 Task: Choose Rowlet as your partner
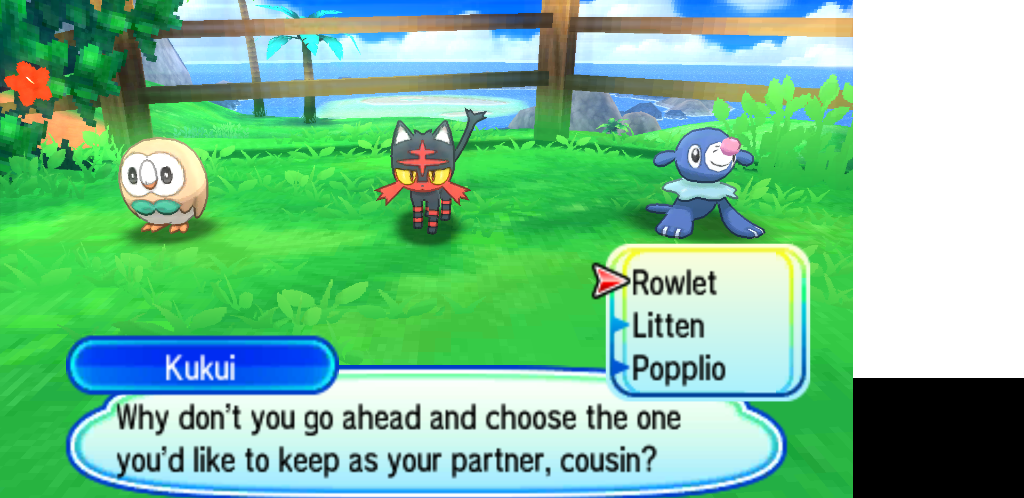pyautogui.click(x=674, y=283)
